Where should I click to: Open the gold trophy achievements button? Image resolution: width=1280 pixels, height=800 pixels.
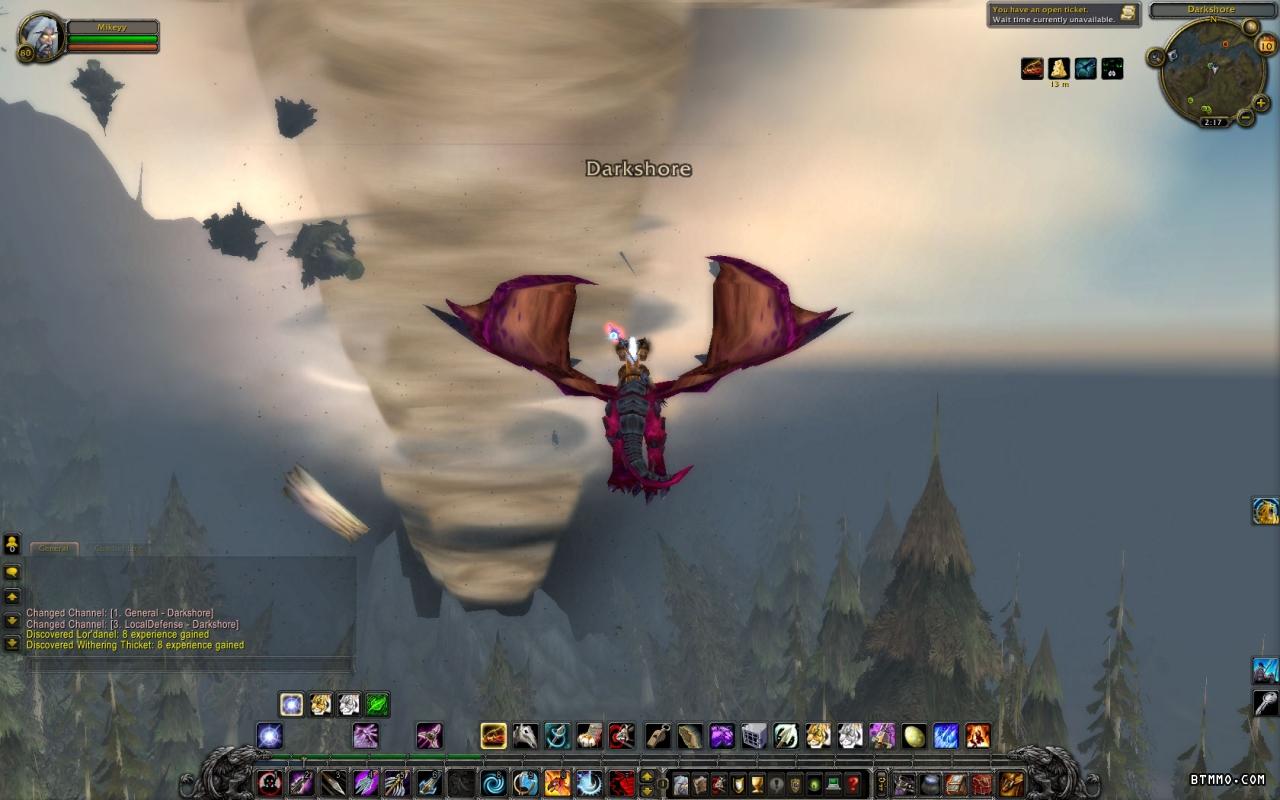tap(757, 784)
